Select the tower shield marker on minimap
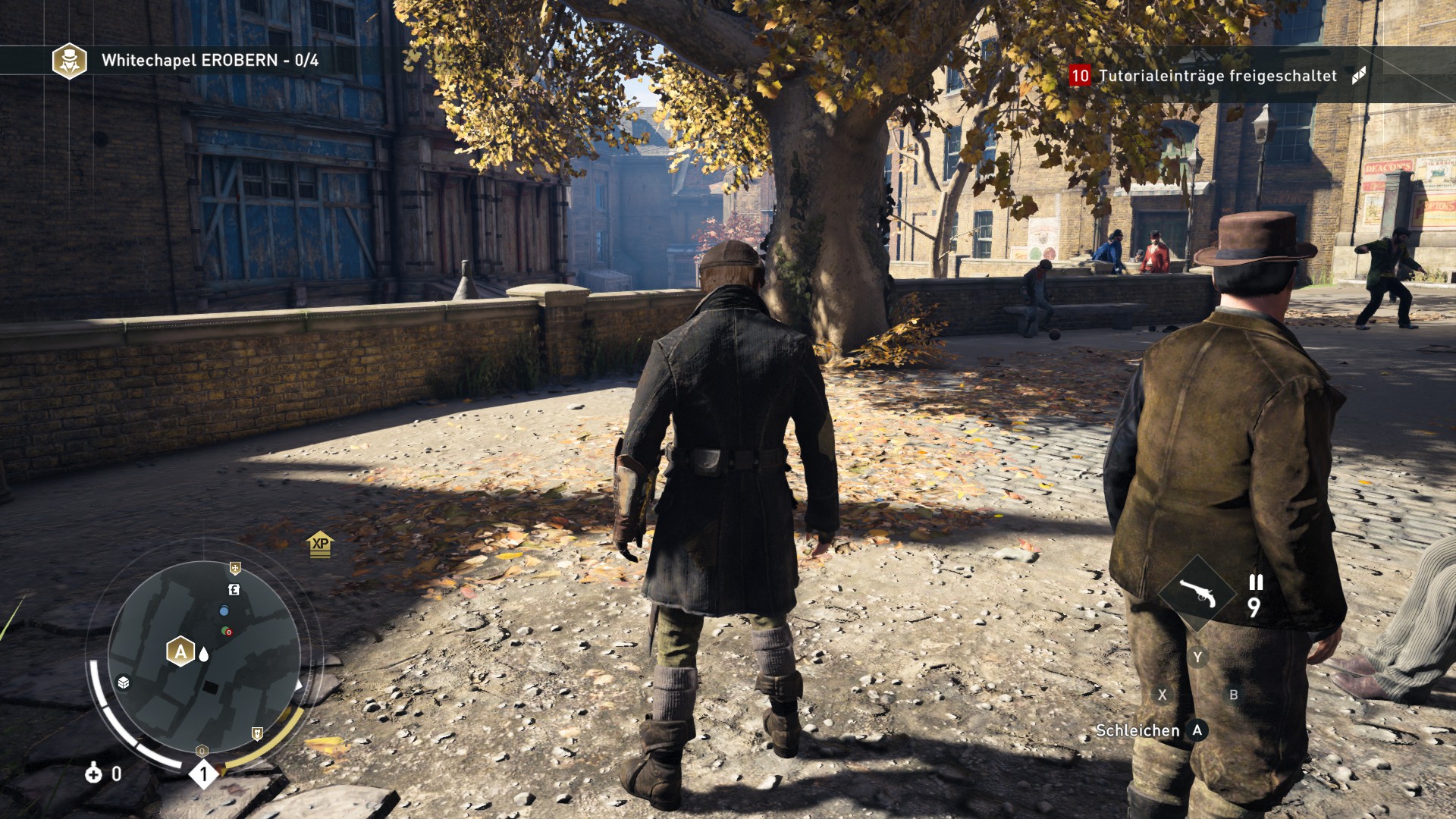 pyautogui.click(x=257, y=733)
